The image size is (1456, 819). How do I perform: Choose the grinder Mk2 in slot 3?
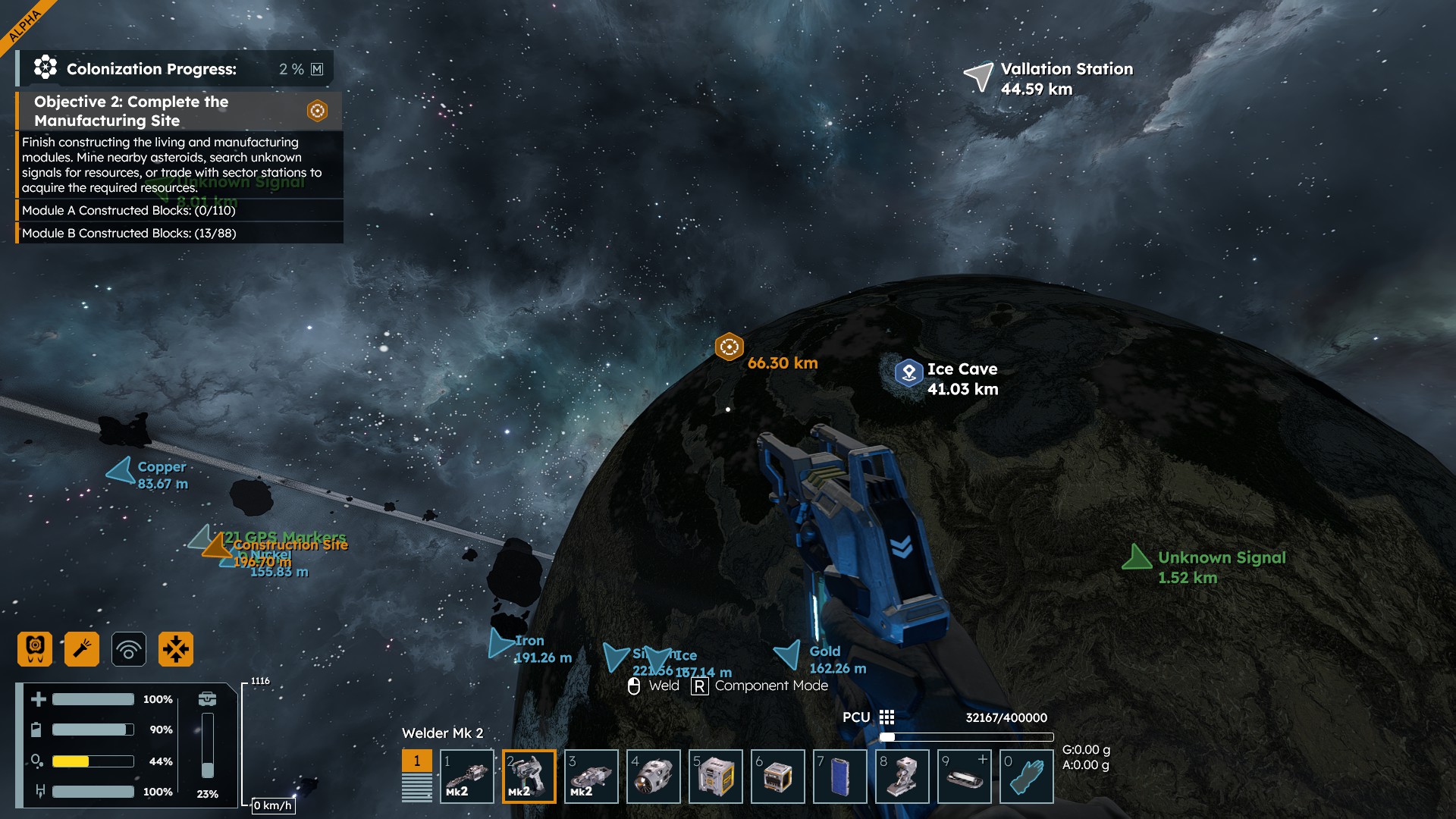tap(591, 777)
